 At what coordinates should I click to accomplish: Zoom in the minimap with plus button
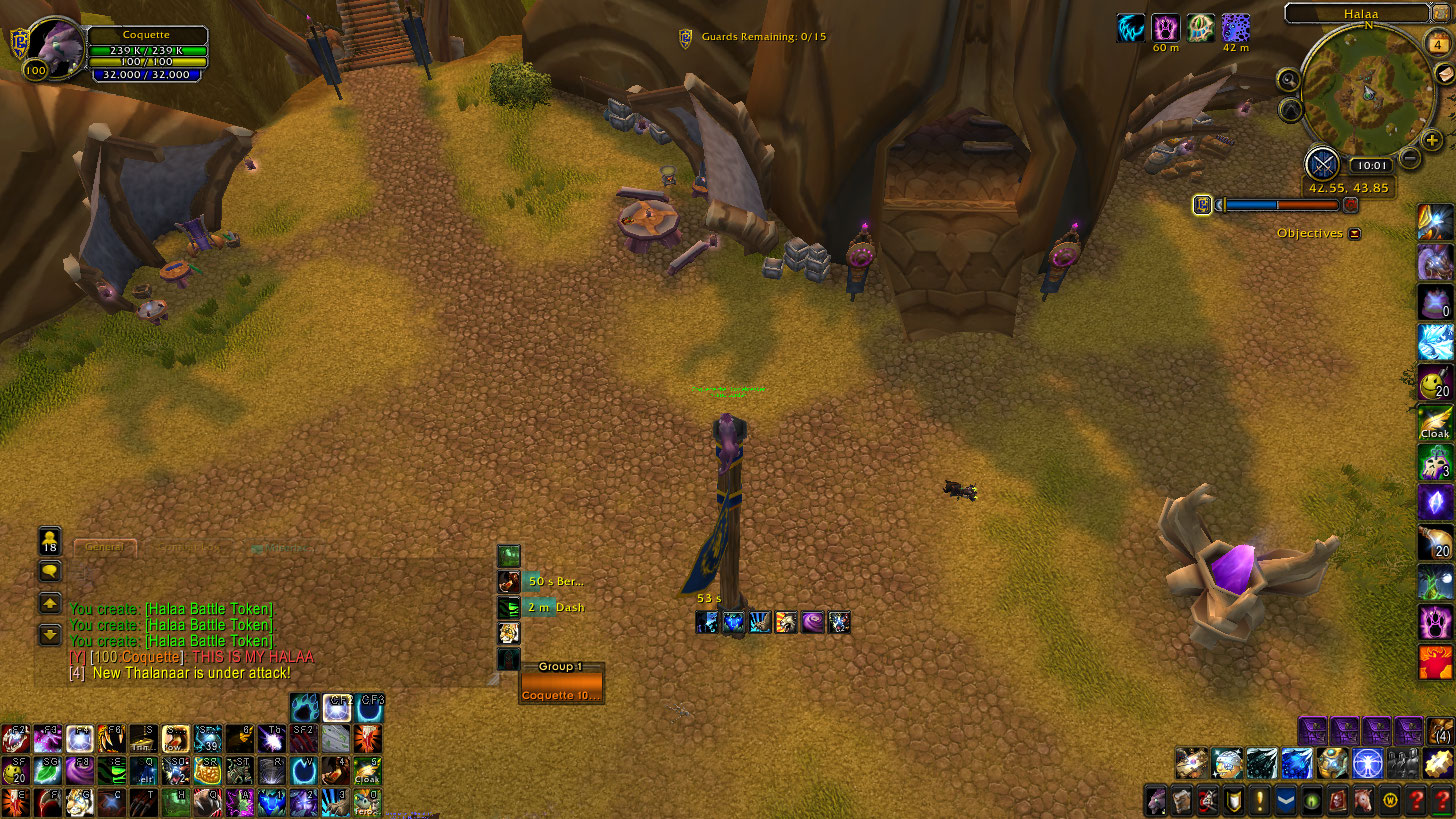[x=1432, y=141]
